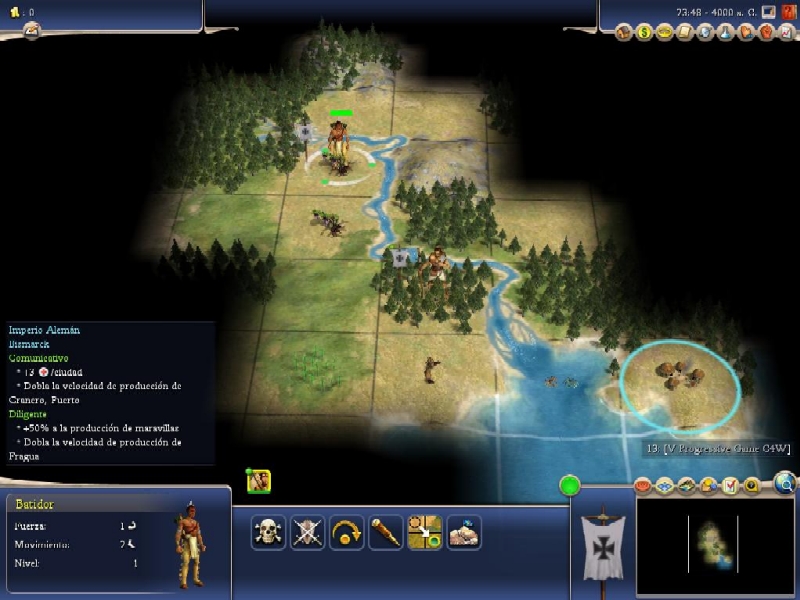The height and width of the screenshot is (600, 800).
Task: Delete the unit with the skull button
Action: click(267, 532)
